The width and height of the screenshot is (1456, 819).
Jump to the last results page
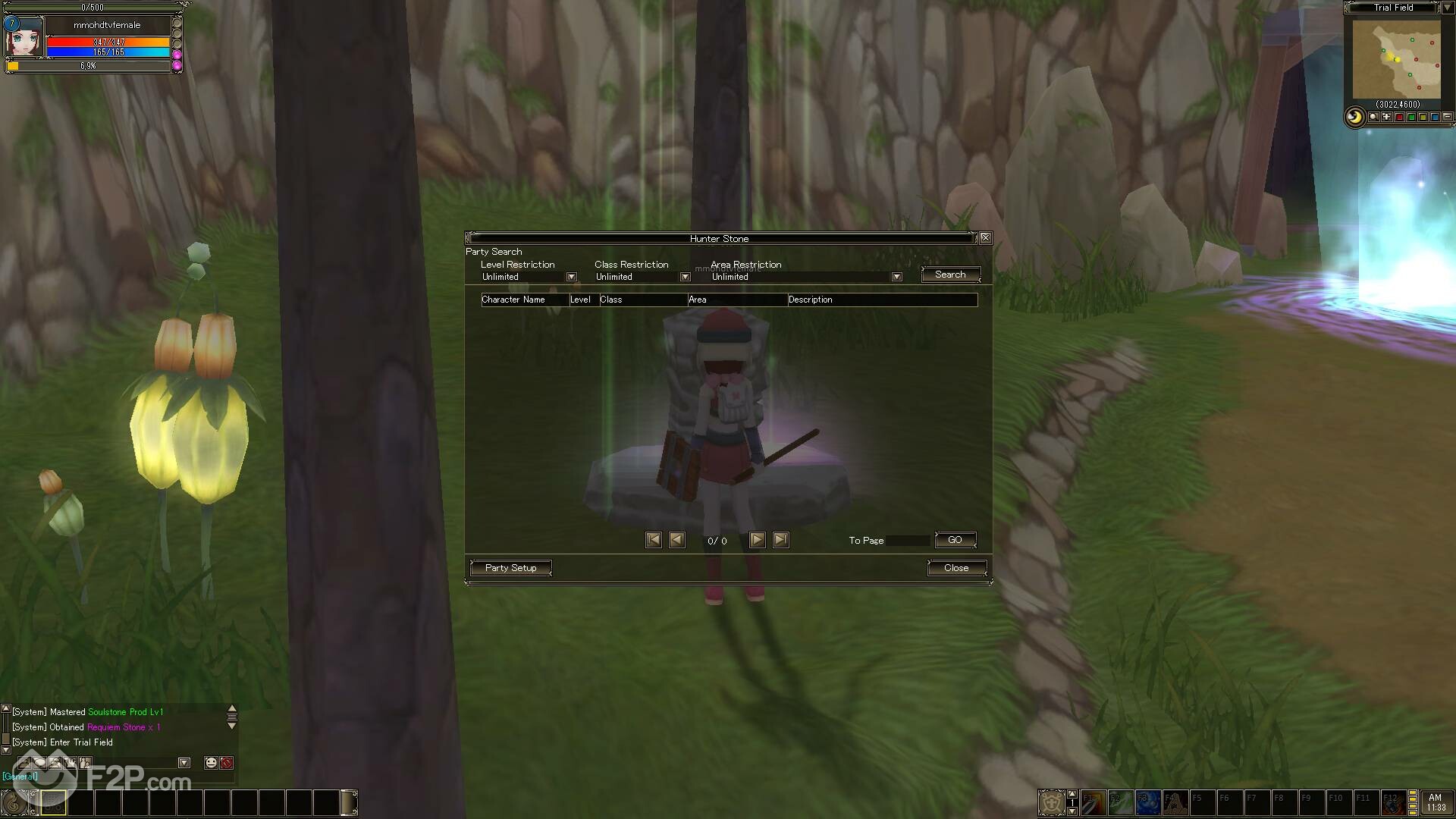point(781,540)
